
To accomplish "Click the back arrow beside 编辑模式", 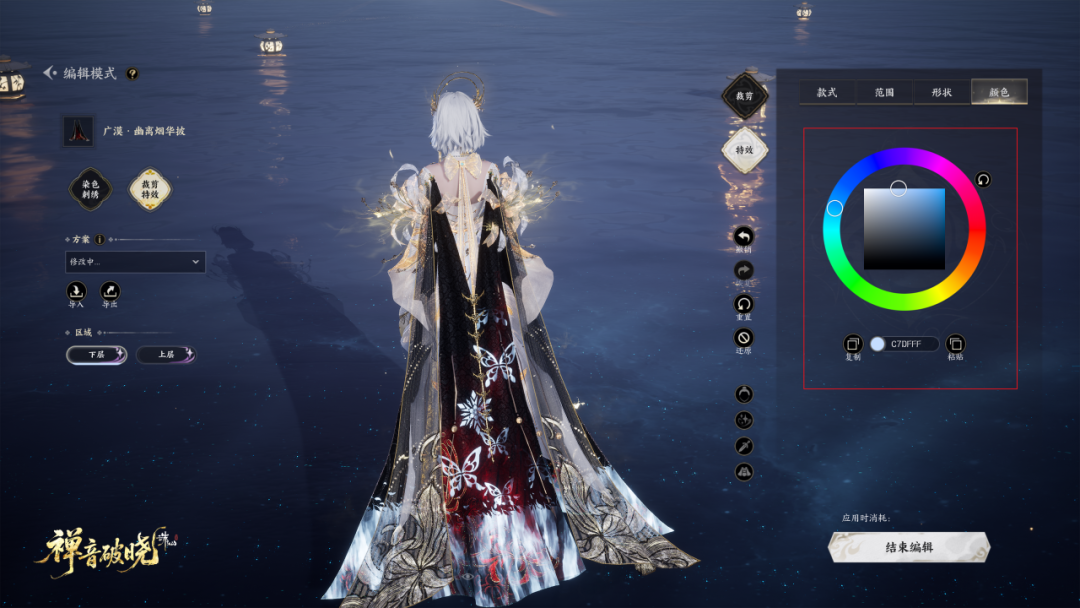I will (49, 73).
